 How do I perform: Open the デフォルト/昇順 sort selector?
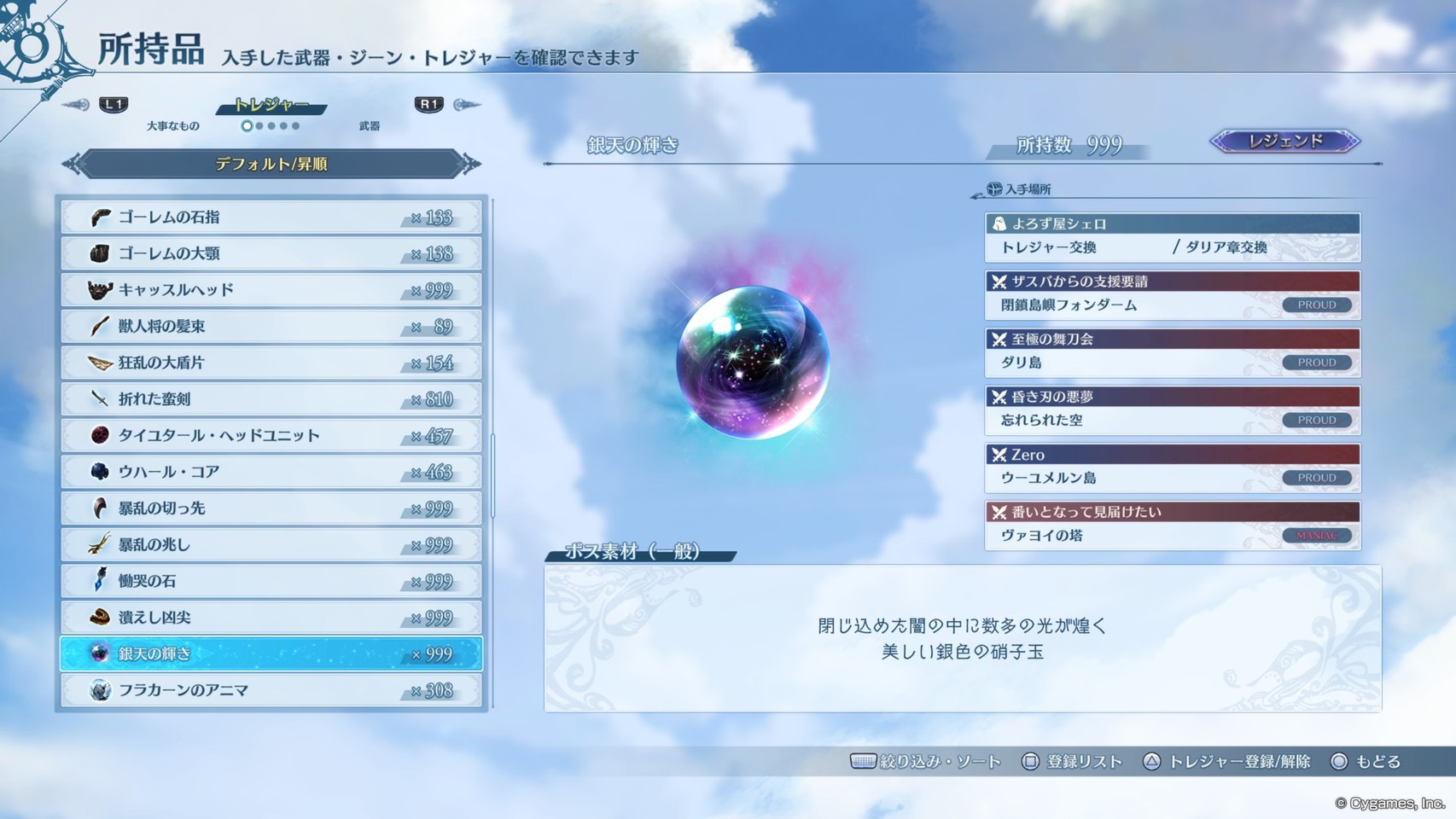[271, 164]
